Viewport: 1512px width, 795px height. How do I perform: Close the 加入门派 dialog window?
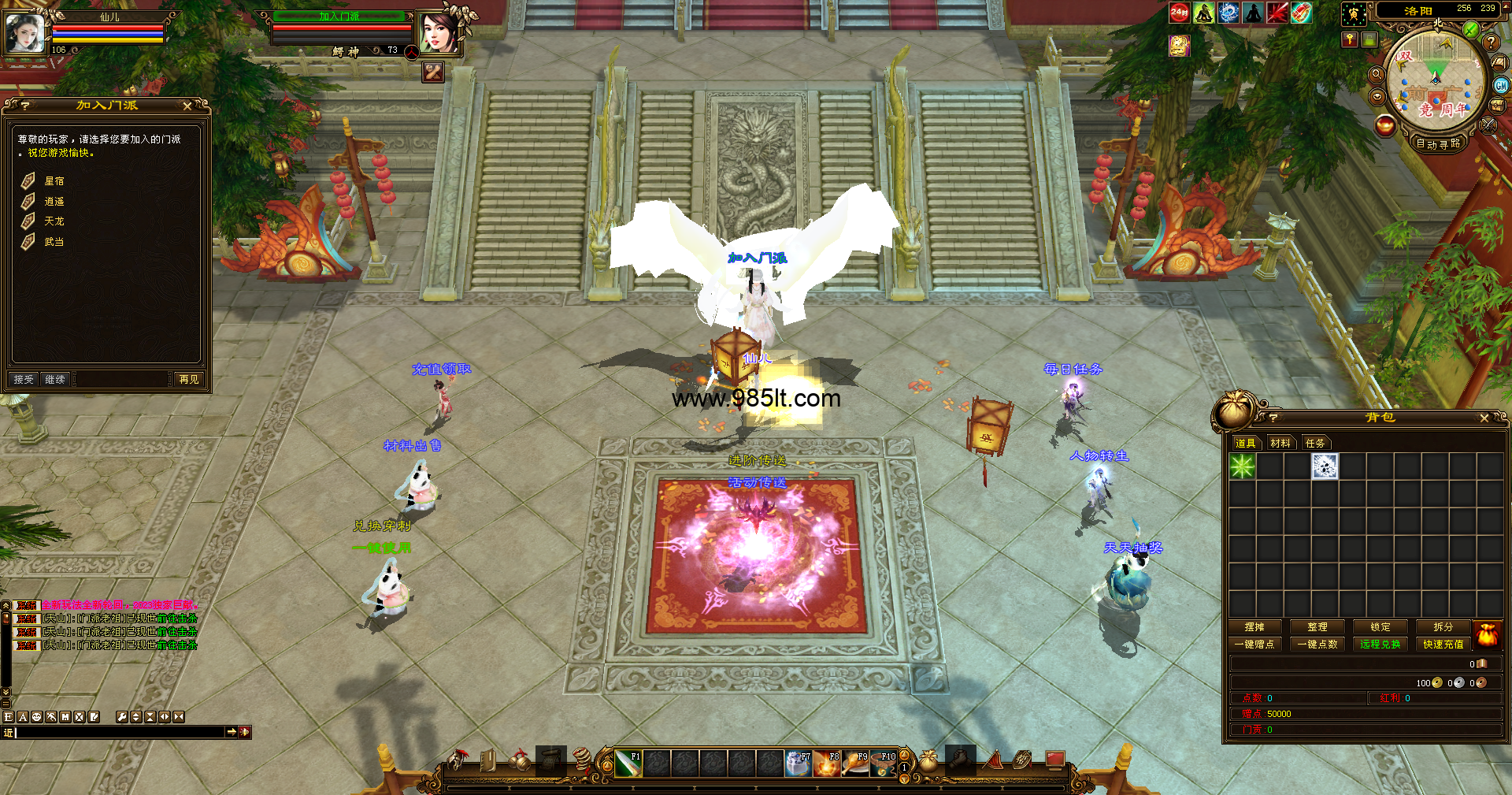point(187,106)
